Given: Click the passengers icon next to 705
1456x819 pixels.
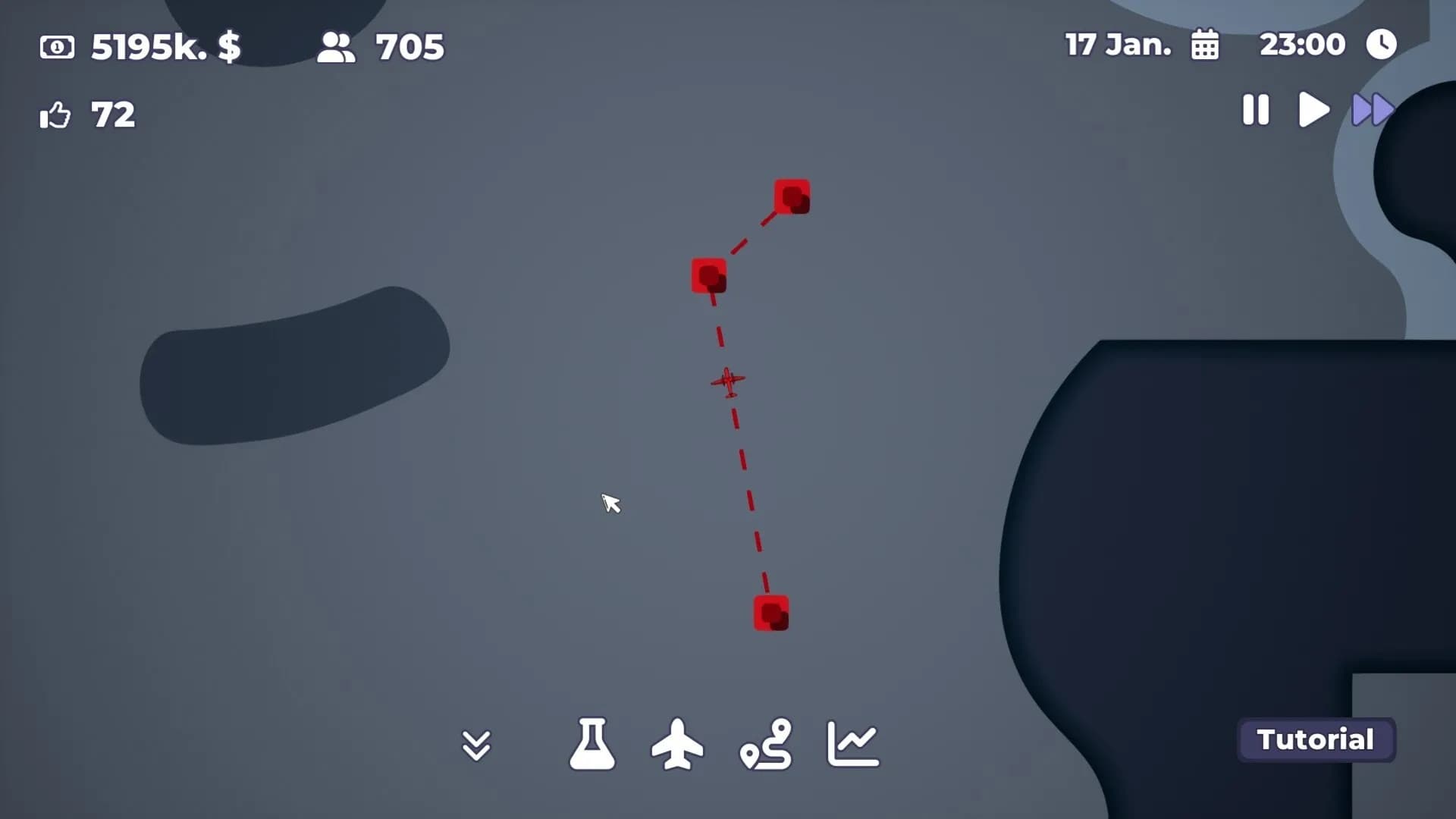Looking at the screenshot, I should (x=336, y=47).
